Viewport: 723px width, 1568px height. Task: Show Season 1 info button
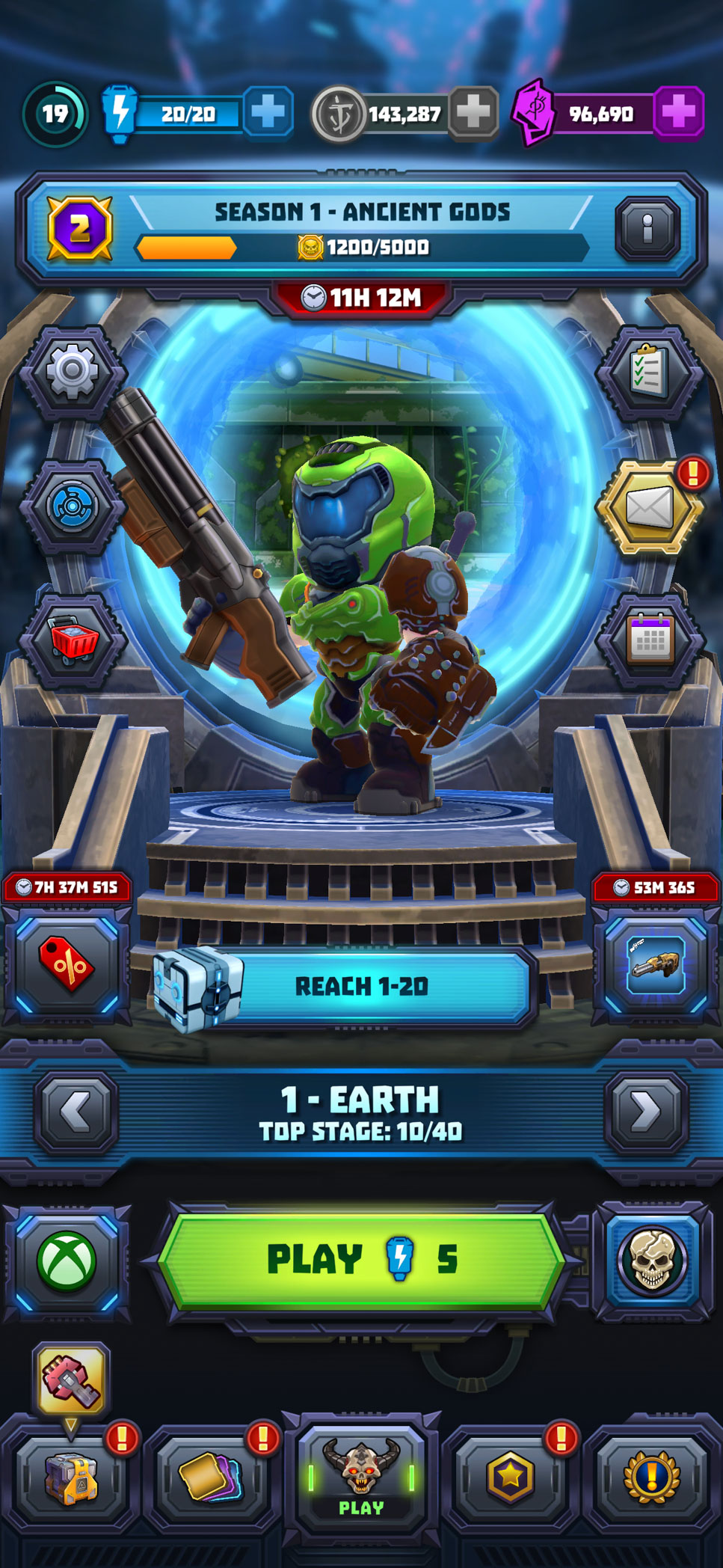[647, 228]
